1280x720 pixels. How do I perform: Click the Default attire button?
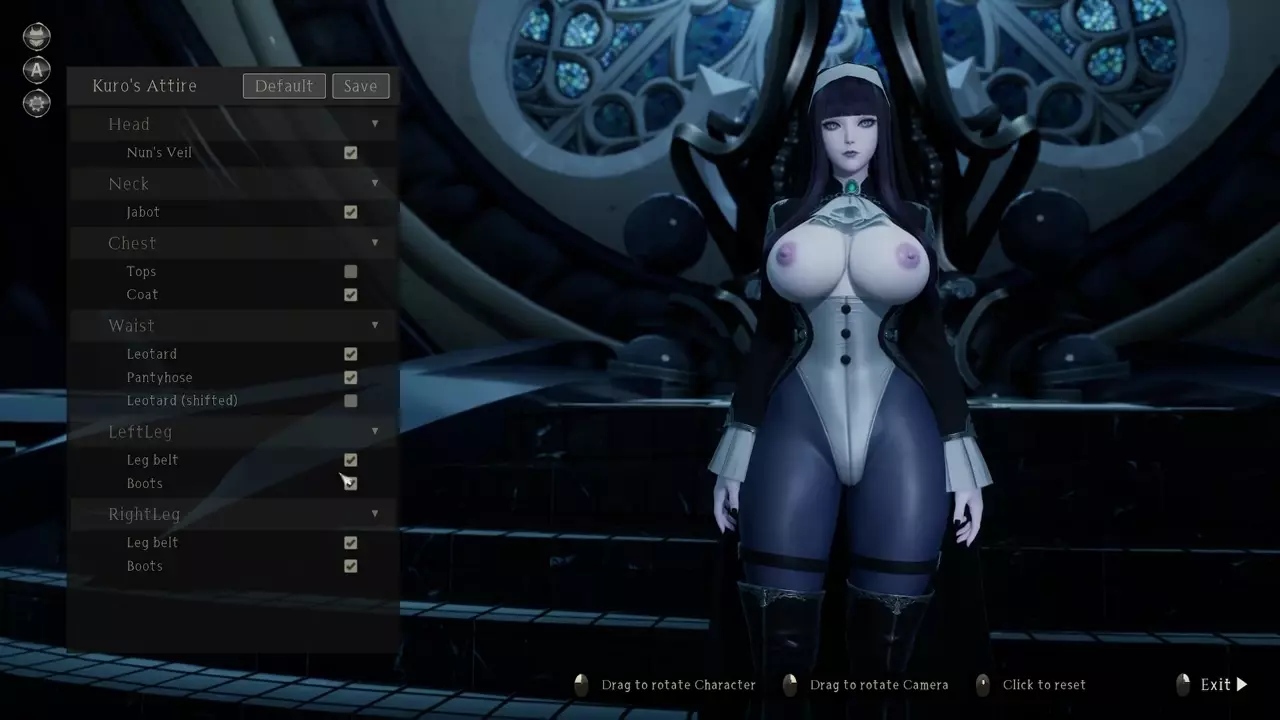click(284, 86)
